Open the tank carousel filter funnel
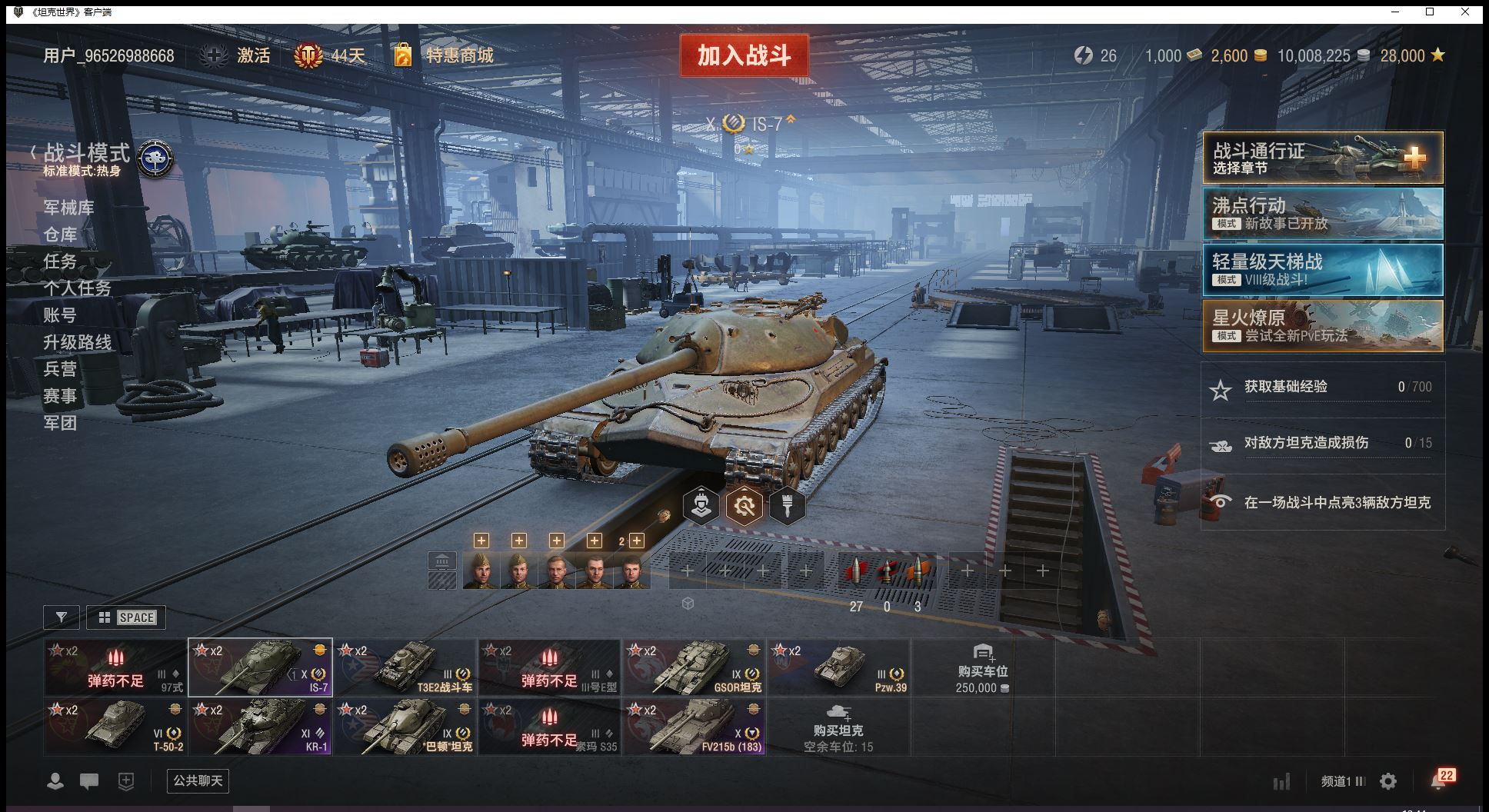This screenshot has width=1489, height=812. (x=62, y=617)
